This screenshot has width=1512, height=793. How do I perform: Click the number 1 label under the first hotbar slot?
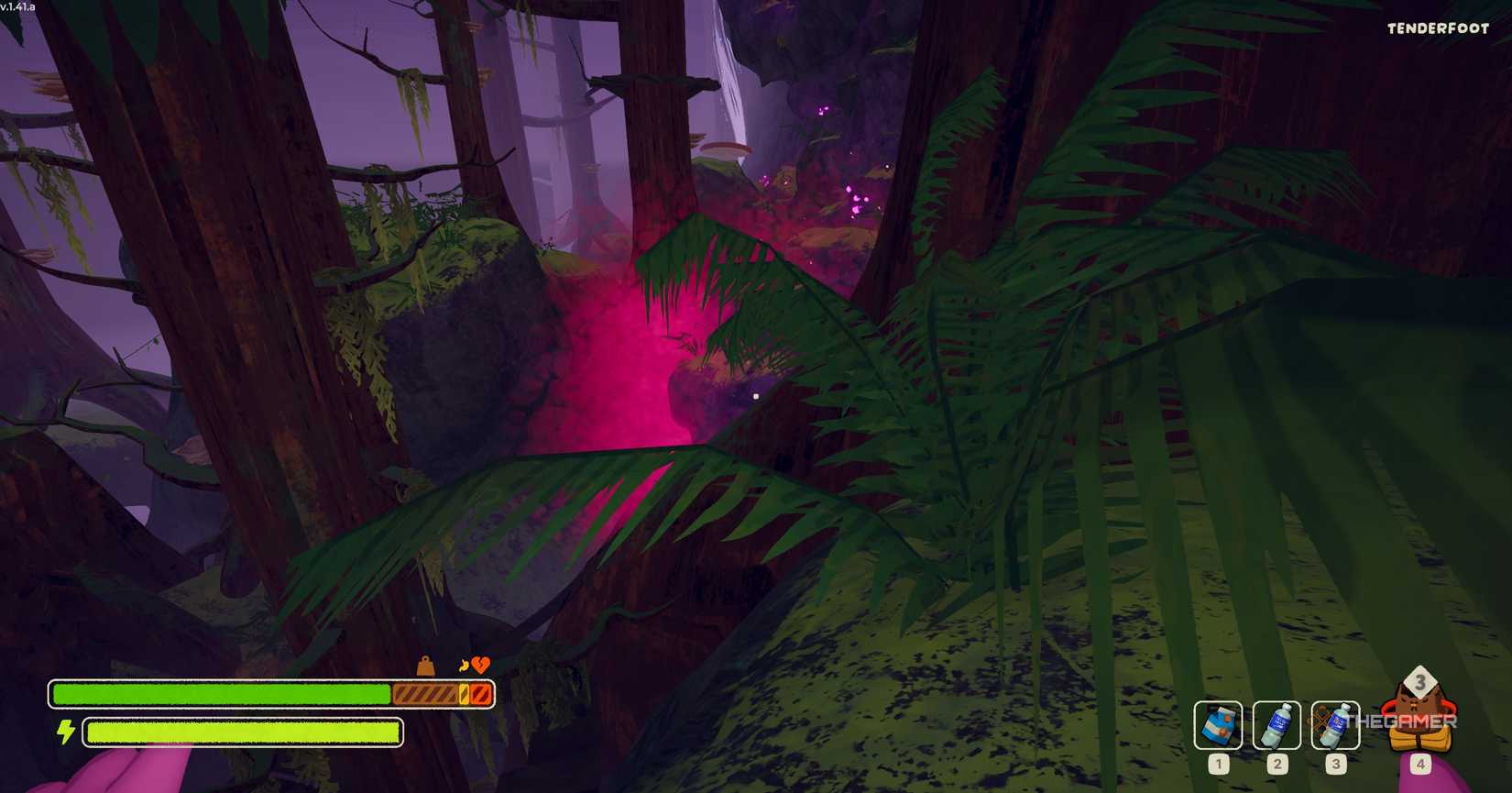(1217, 762)
